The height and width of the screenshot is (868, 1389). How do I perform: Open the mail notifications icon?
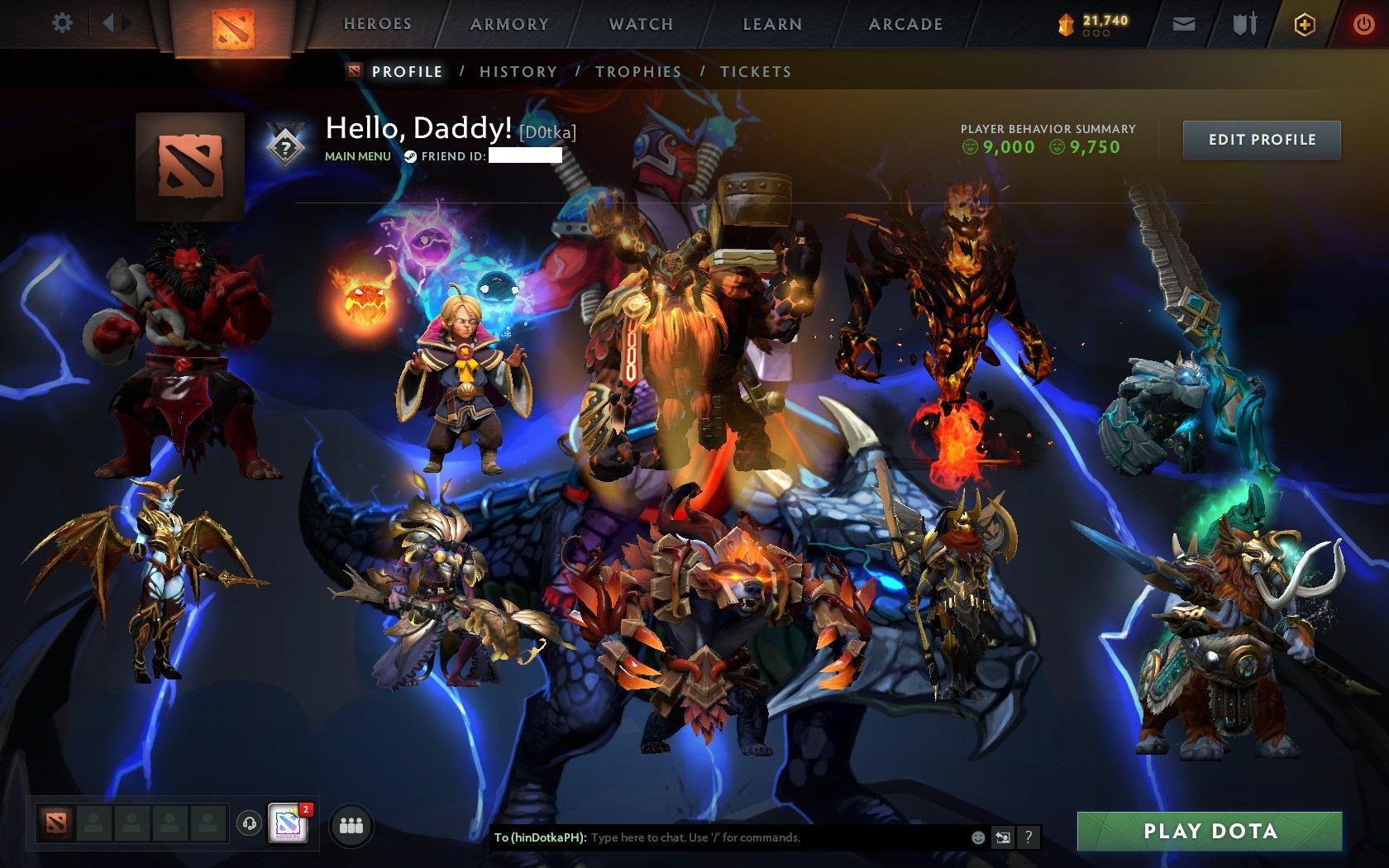tap(1183, 23)
